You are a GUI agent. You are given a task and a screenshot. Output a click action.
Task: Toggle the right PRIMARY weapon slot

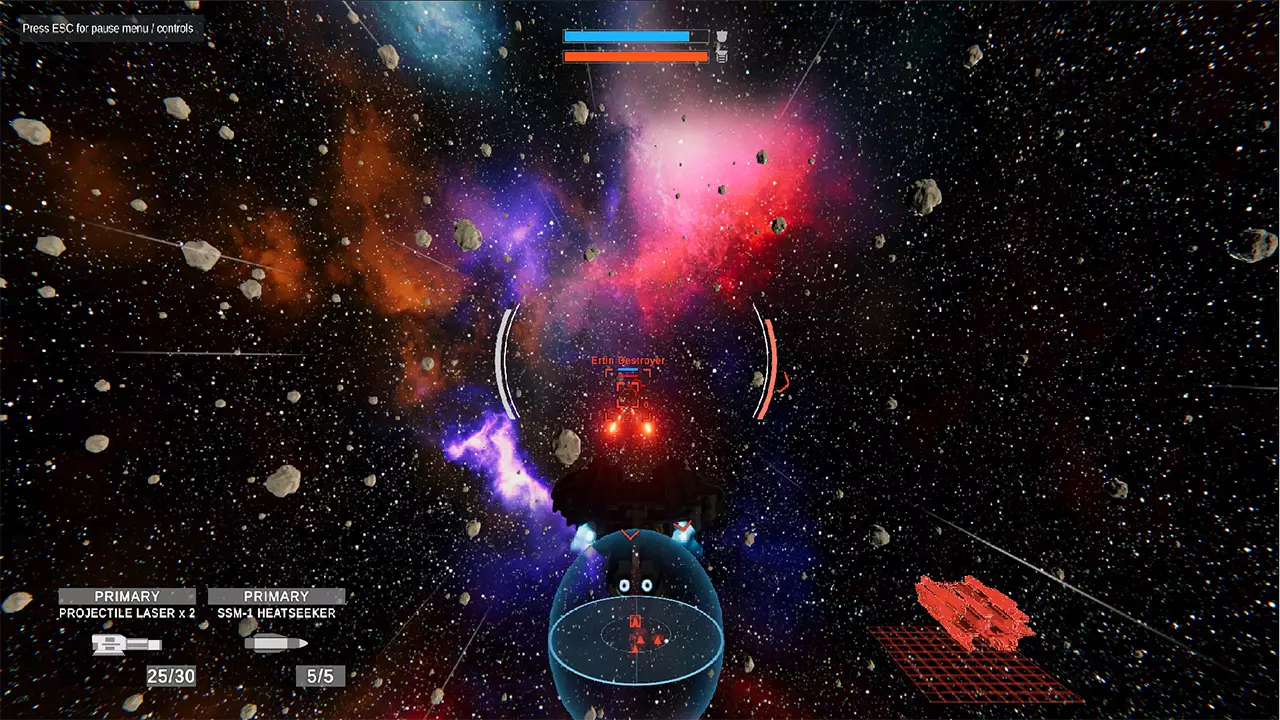[276, 596]
